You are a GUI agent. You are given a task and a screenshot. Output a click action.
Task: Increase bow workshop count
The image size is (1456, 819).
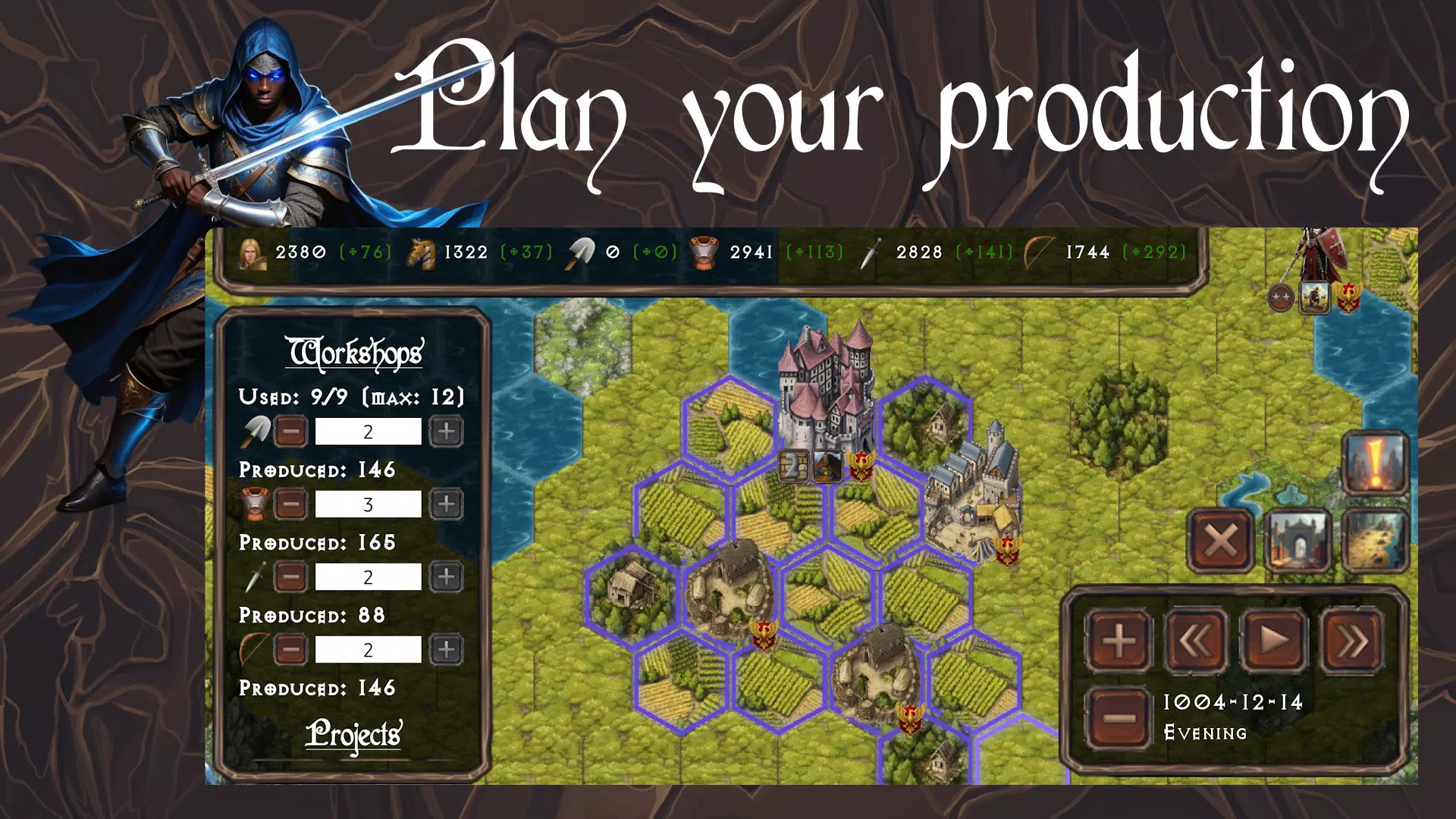point(446,650)
